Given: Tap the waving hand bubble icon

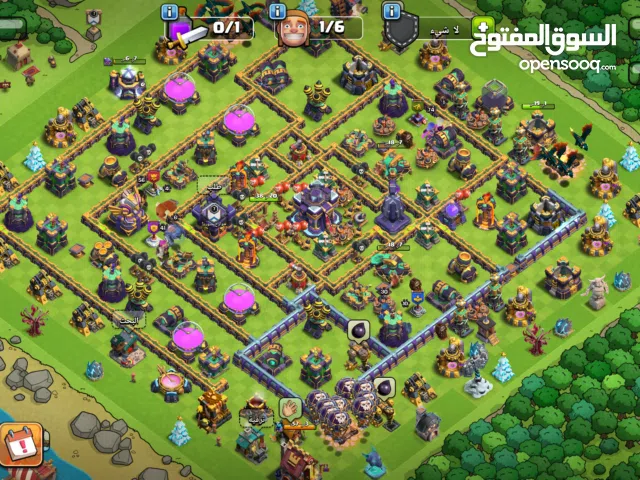Looking at the screenshot, I should point(290,407).
